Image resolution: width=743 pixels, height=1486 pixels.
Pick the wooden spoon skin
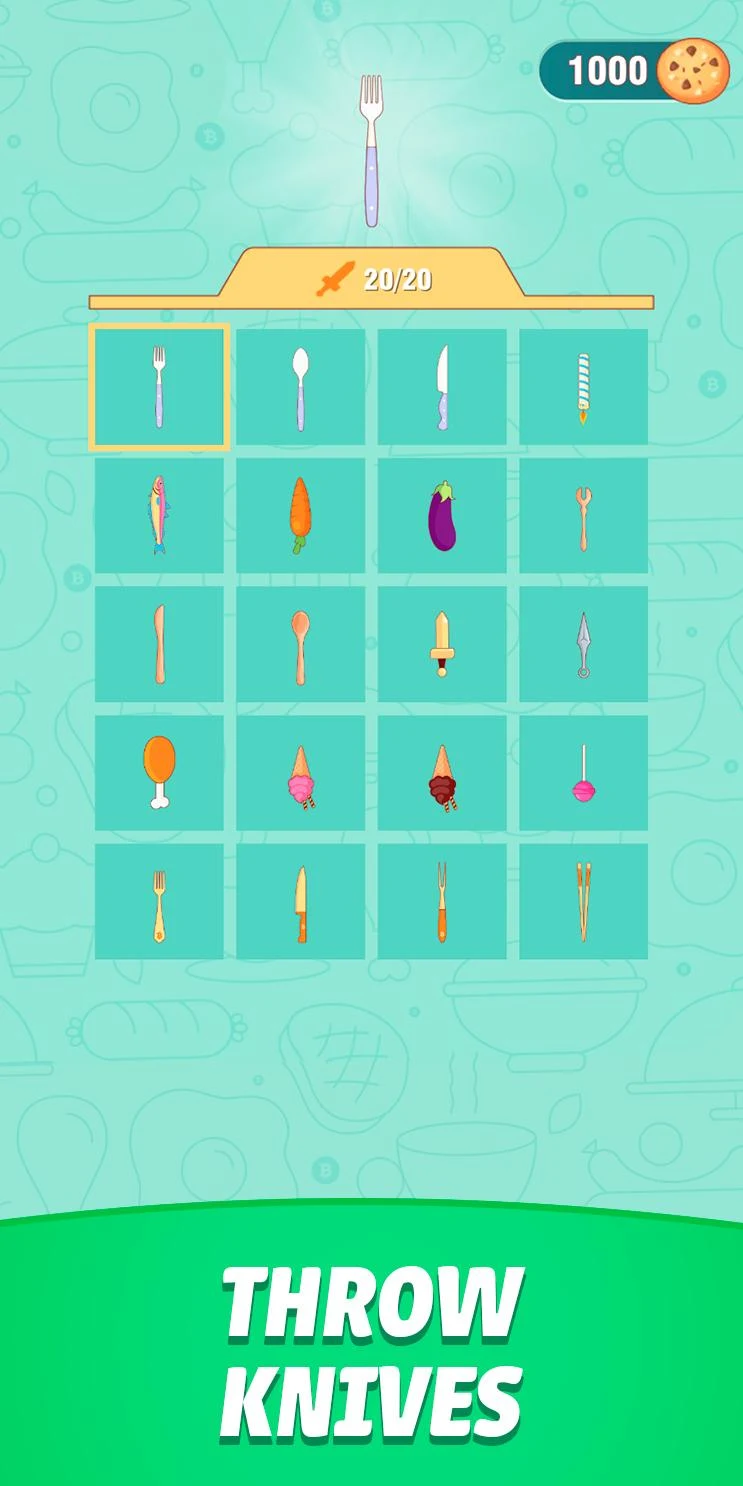301,643
